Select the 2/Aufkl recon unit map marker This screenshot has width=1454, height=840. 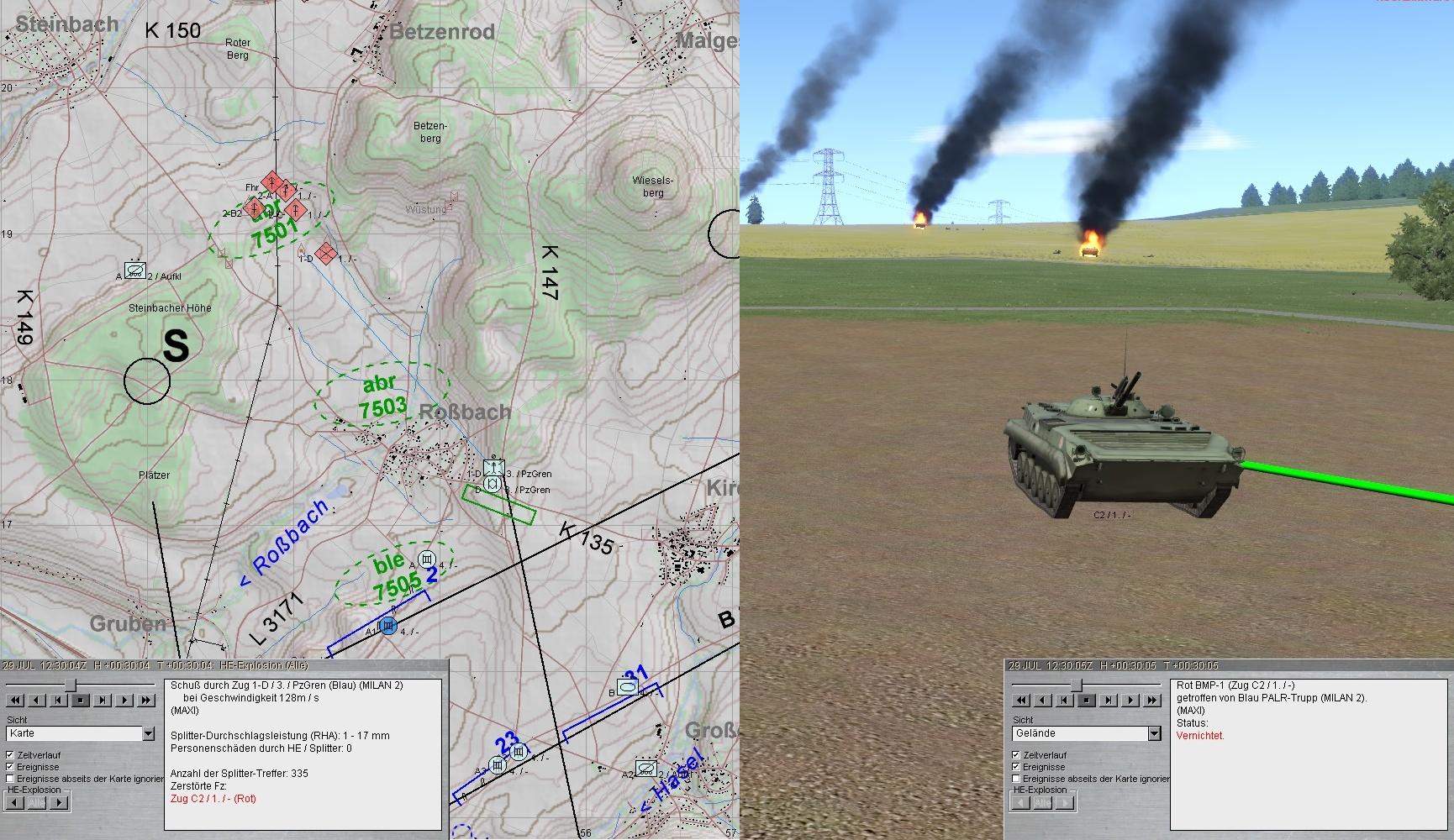134,270
